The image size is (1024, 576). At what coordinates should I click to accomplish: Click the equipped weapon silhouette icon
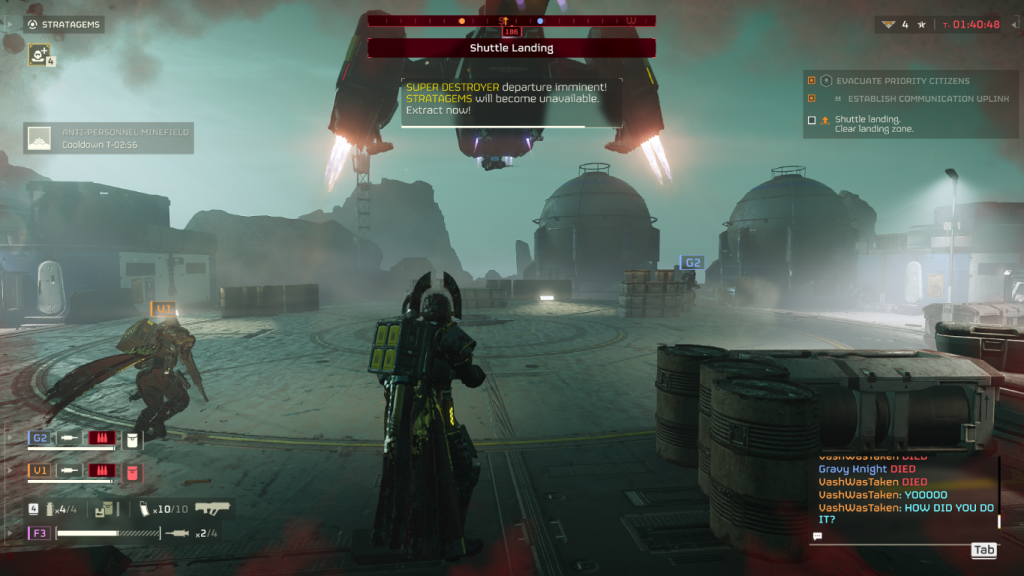coord(213,509)
